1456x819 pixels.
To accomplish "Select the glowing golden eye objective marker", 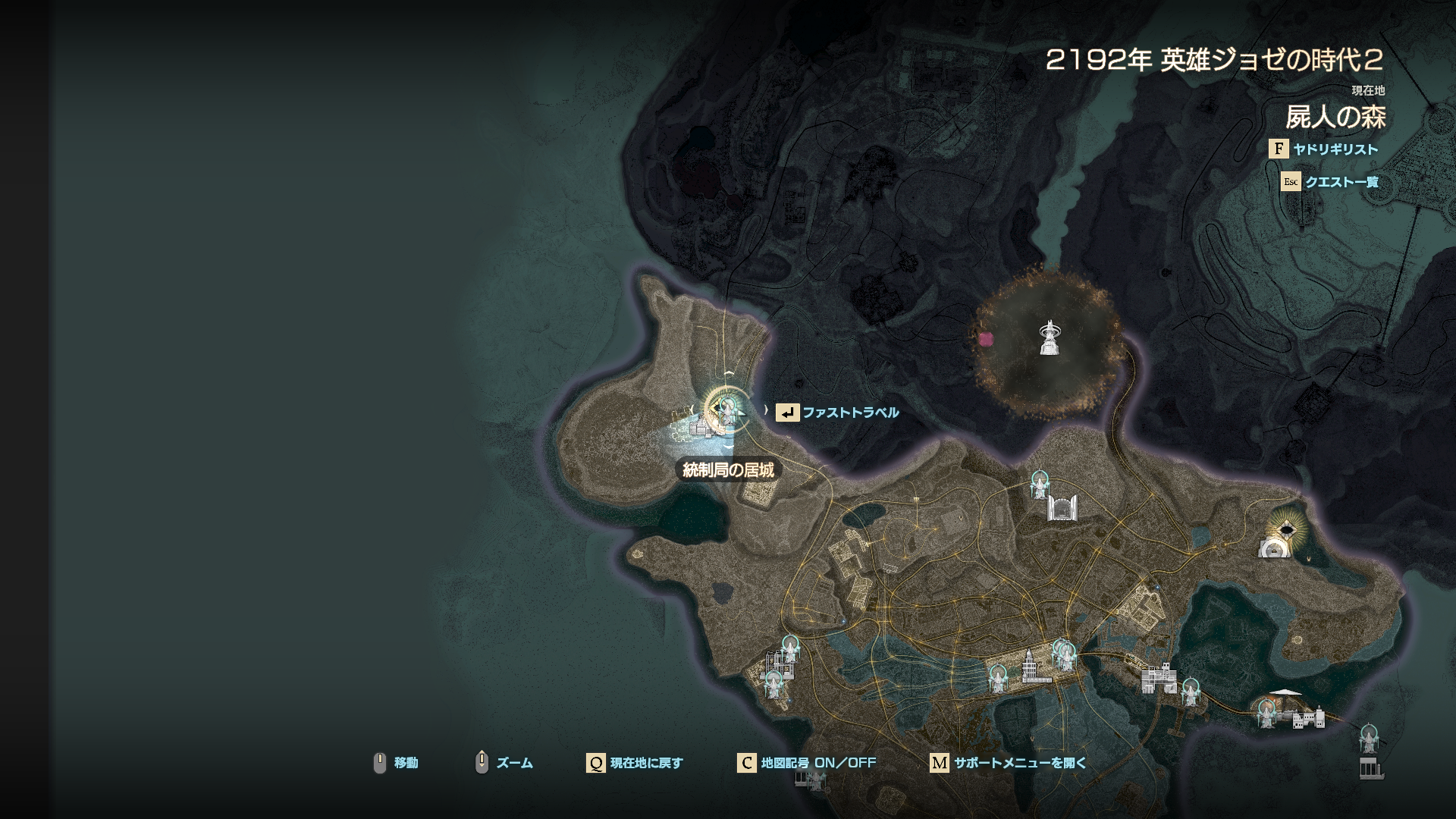I will 1287,529.
